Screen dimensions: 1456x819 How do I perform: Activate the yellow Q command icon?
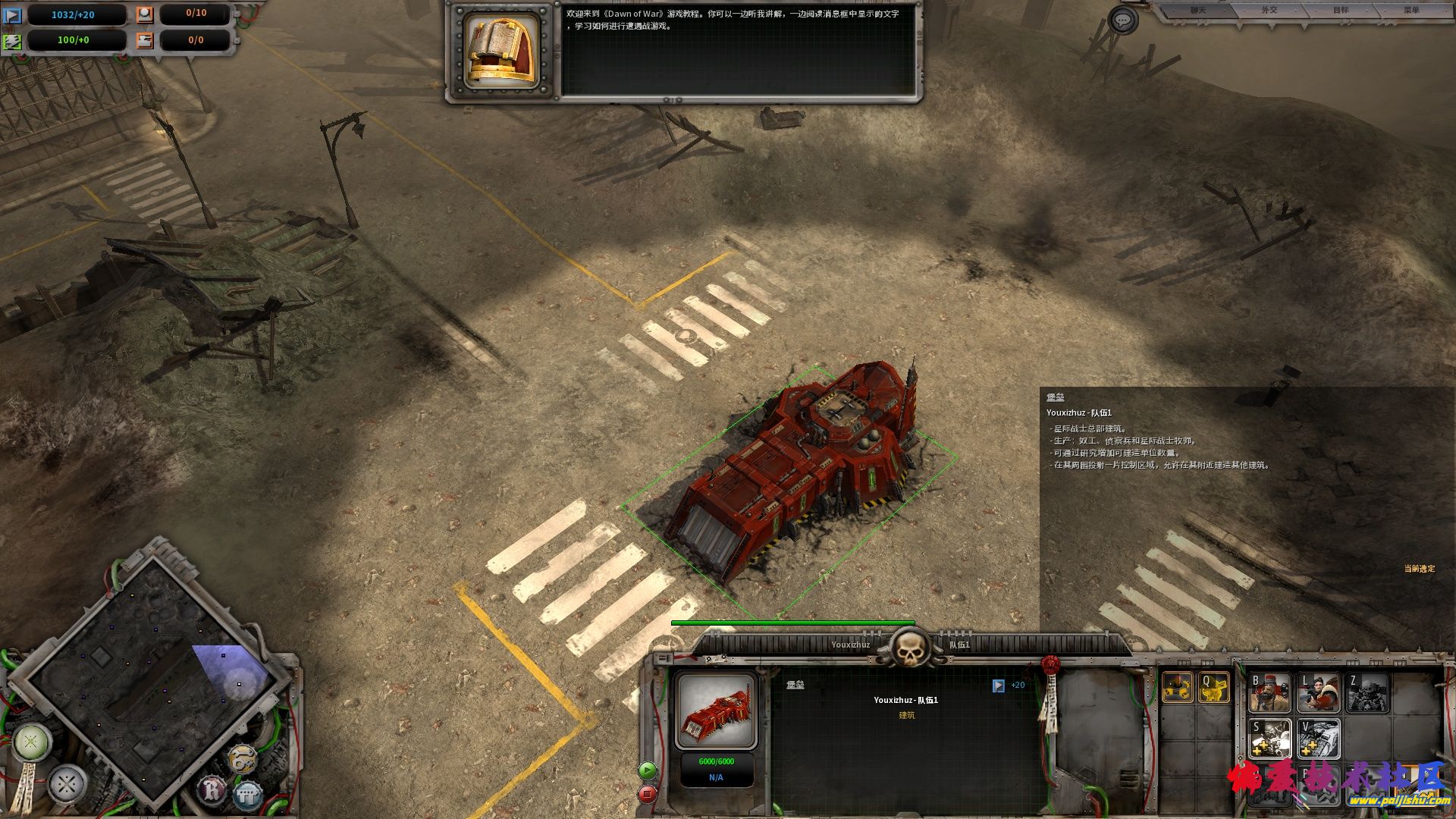pos(1213,688)
